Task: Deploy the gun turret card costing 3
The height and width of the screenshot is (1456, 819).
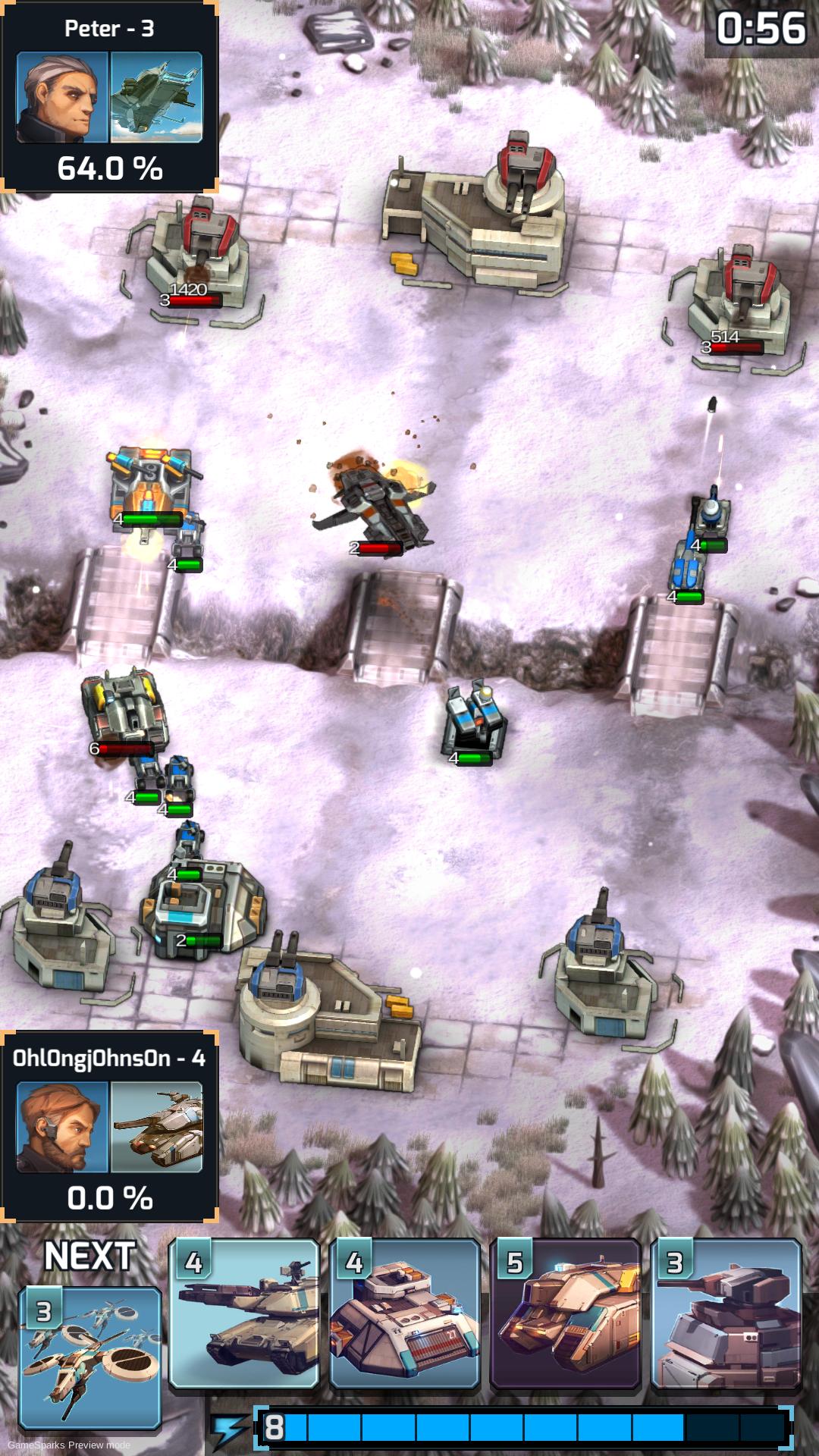Action: pyautogui.click(x=726, y=1314)
